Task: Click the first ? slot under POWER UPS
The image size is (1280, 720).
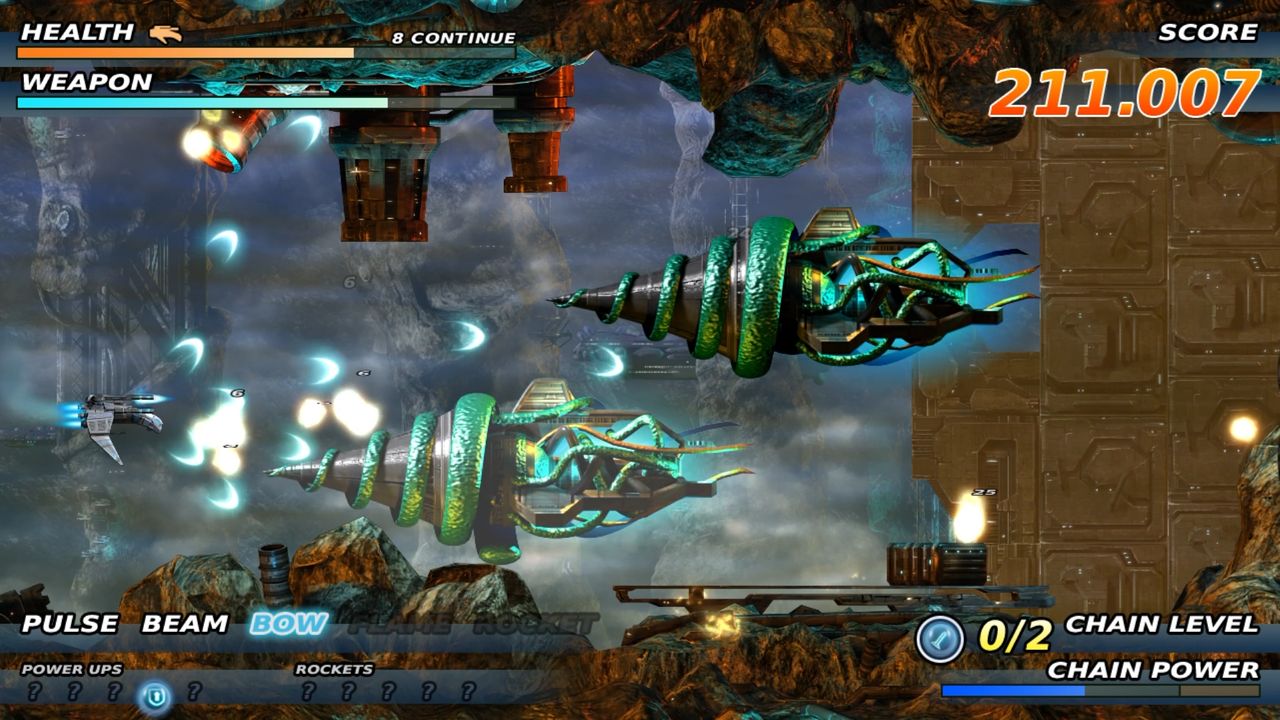Action: pyautogui.click(x=33, y=692)
